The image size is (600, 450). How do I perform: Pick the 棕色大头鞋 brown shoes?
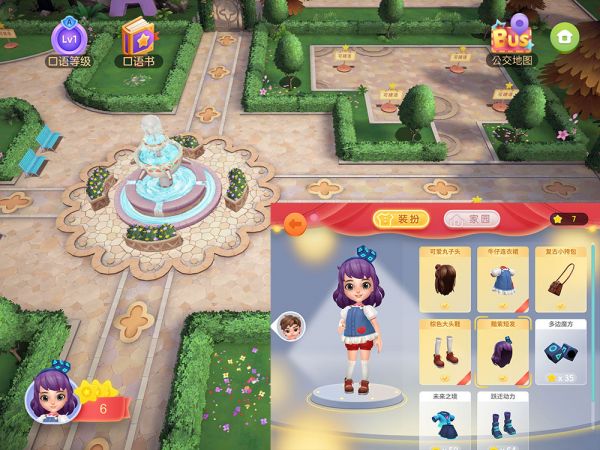[443, 351]
